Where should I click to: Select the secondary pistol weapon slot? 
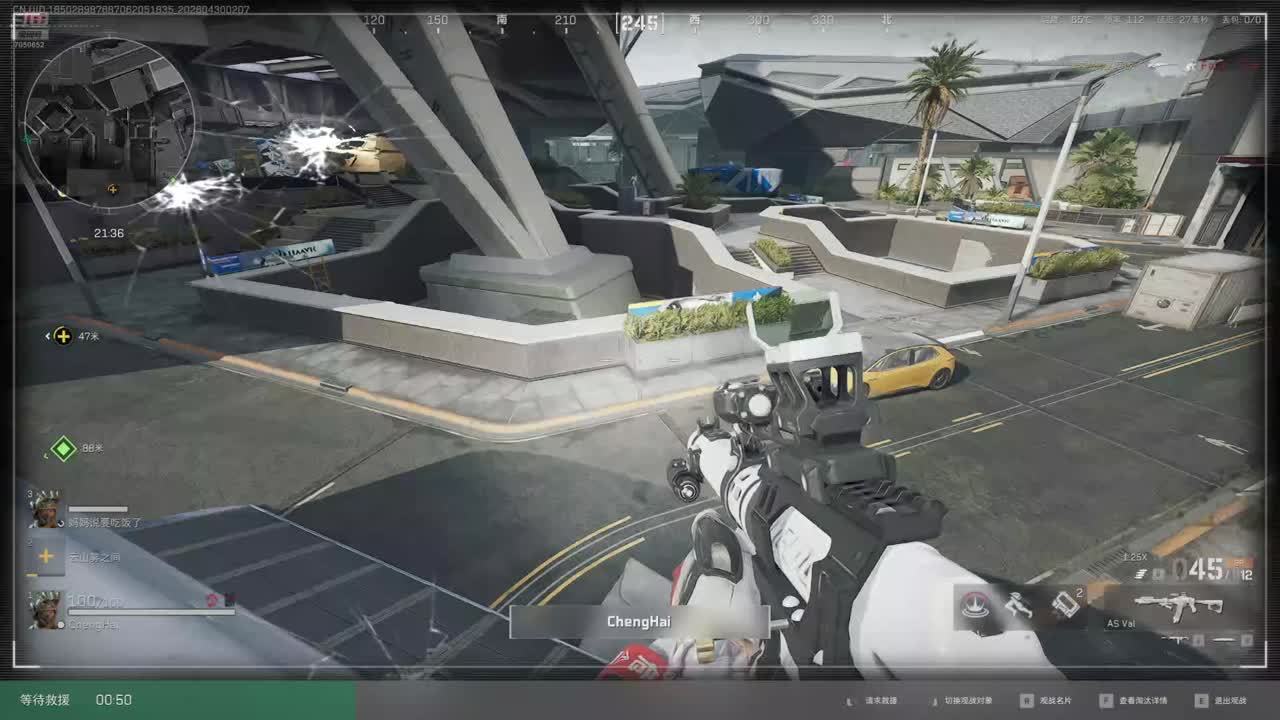(1177, 640)
